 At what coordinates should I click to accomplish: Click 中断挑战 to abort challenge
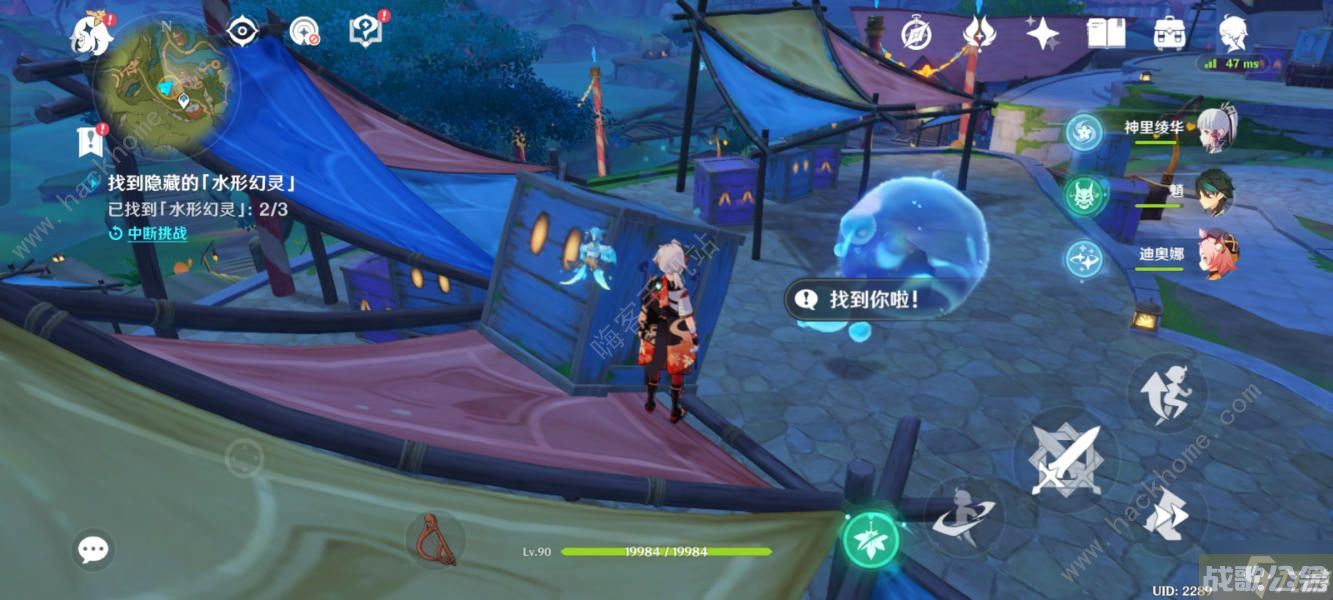tap(149, 233)
